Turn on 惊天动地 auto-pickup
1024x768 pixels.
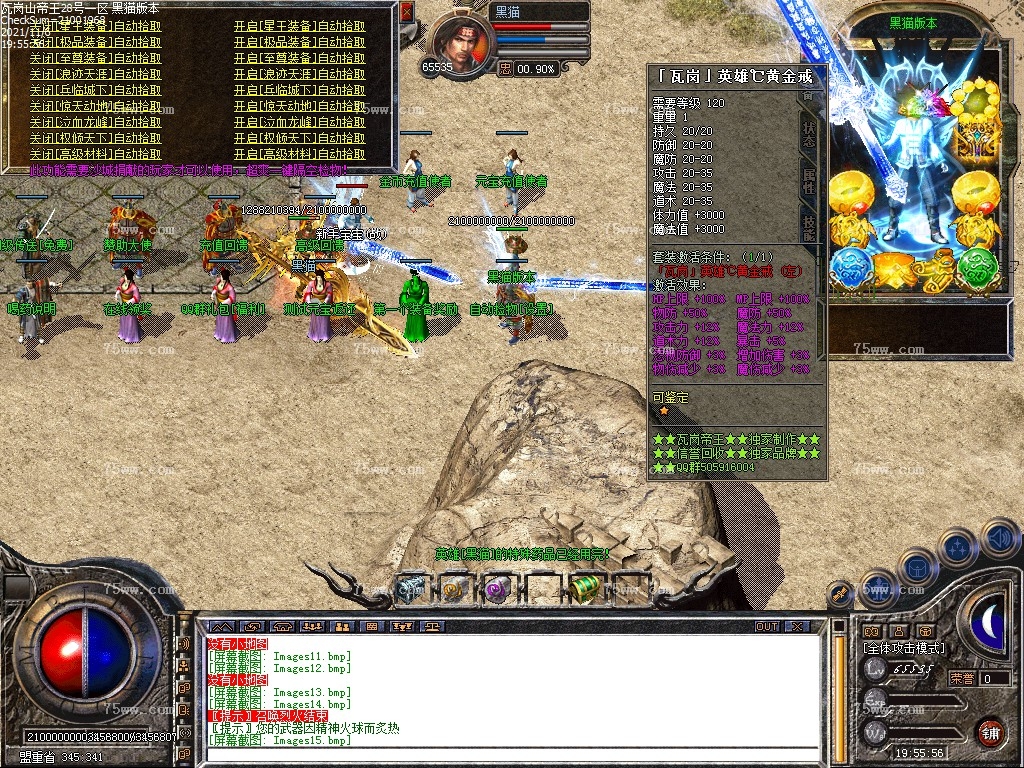pos(299,106)
